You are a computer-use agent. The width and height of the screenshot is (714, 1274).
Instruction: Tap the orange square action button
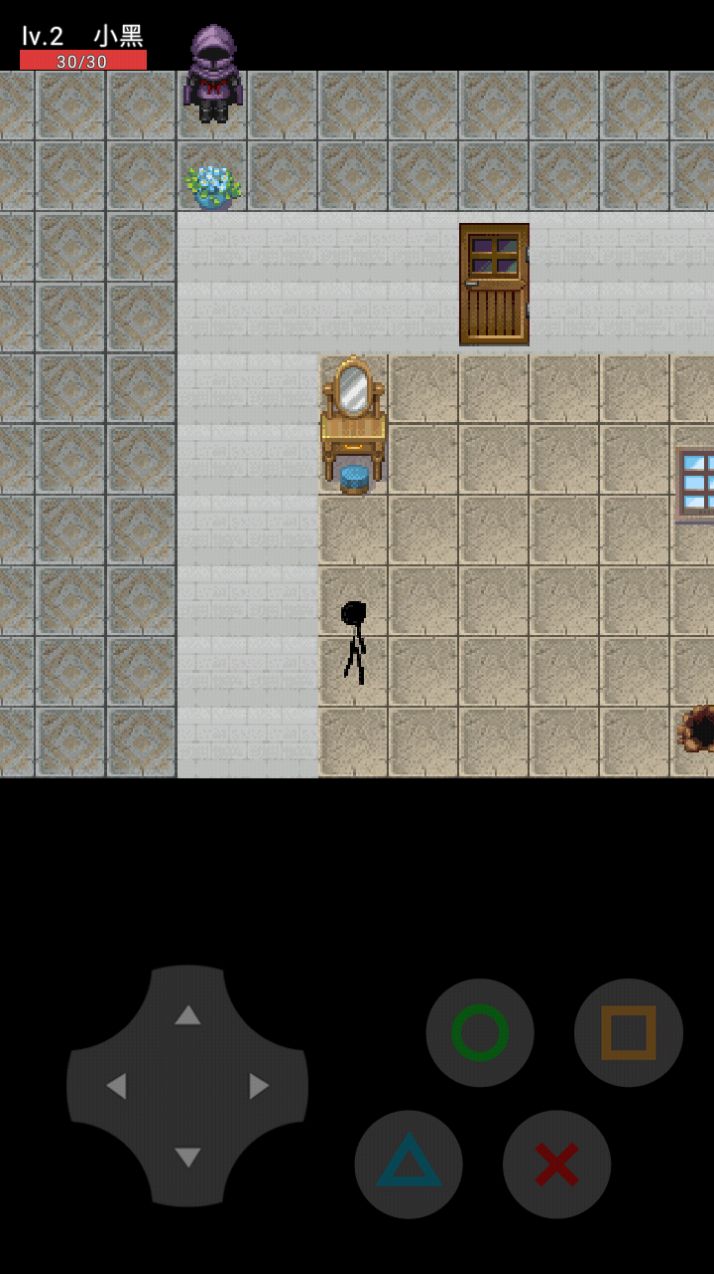pos(628,1032)
